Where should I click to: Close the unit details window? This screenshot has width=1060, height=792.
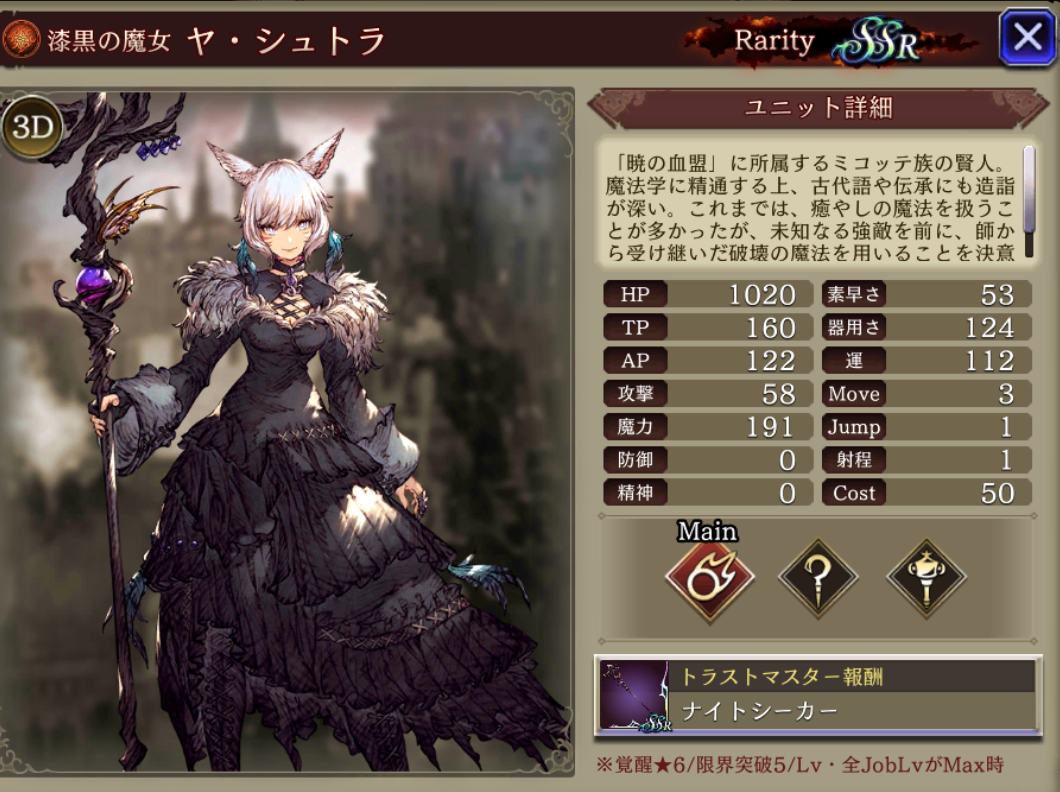(x=1027, y=38)
